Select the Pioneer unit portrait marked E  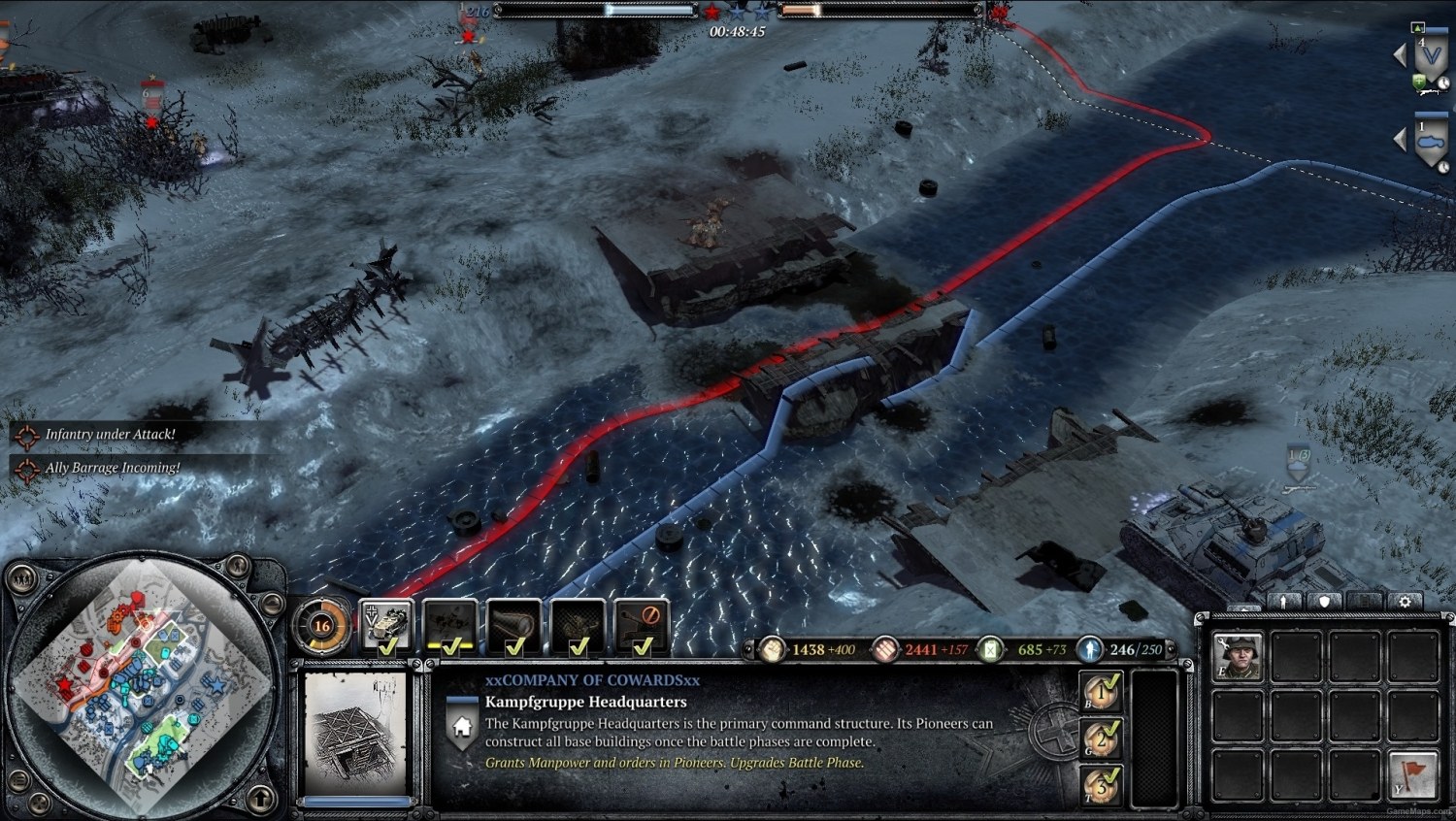click(1238, 658)
